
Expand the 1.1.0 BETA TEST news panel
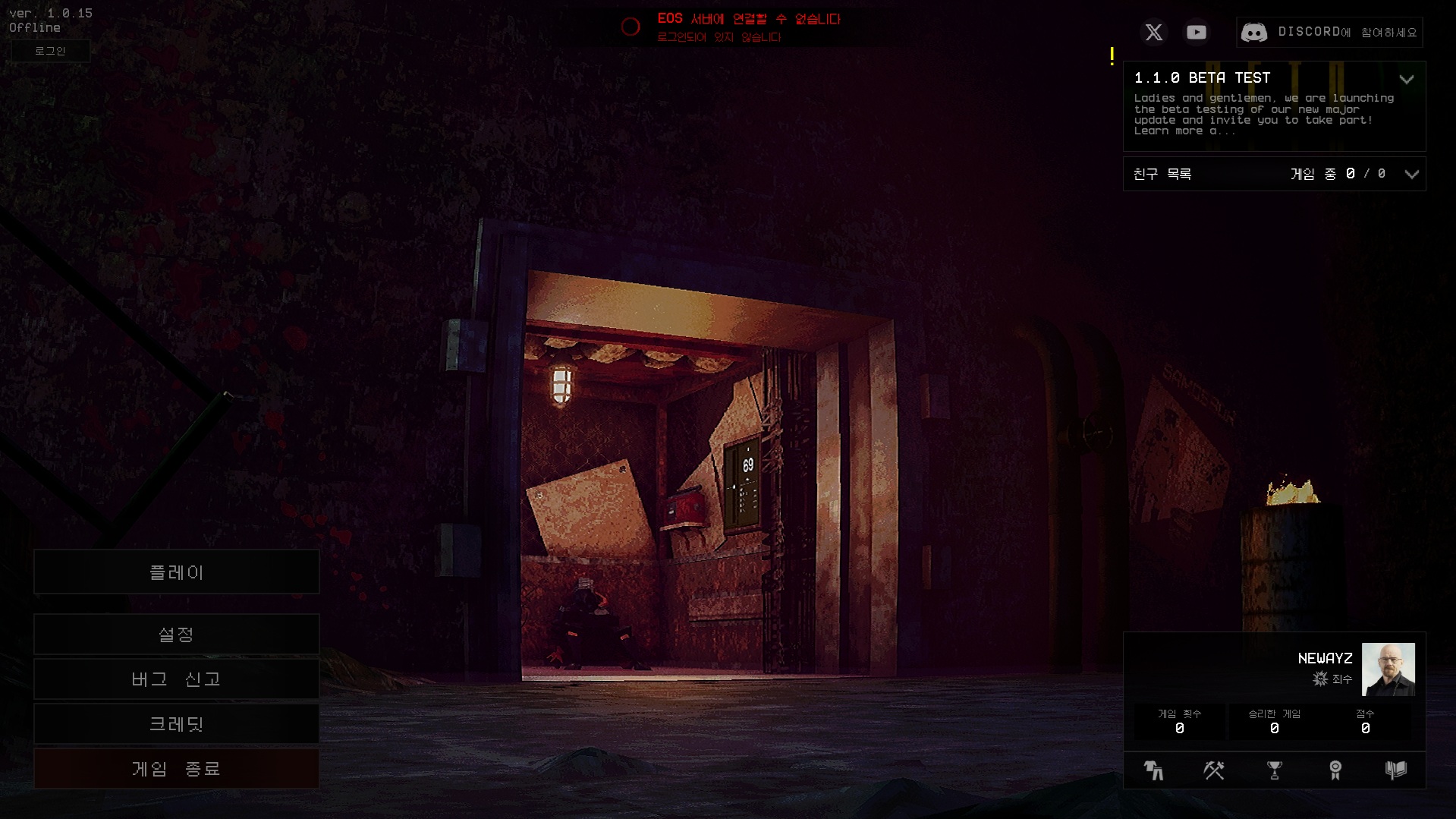pos(1406,79)
